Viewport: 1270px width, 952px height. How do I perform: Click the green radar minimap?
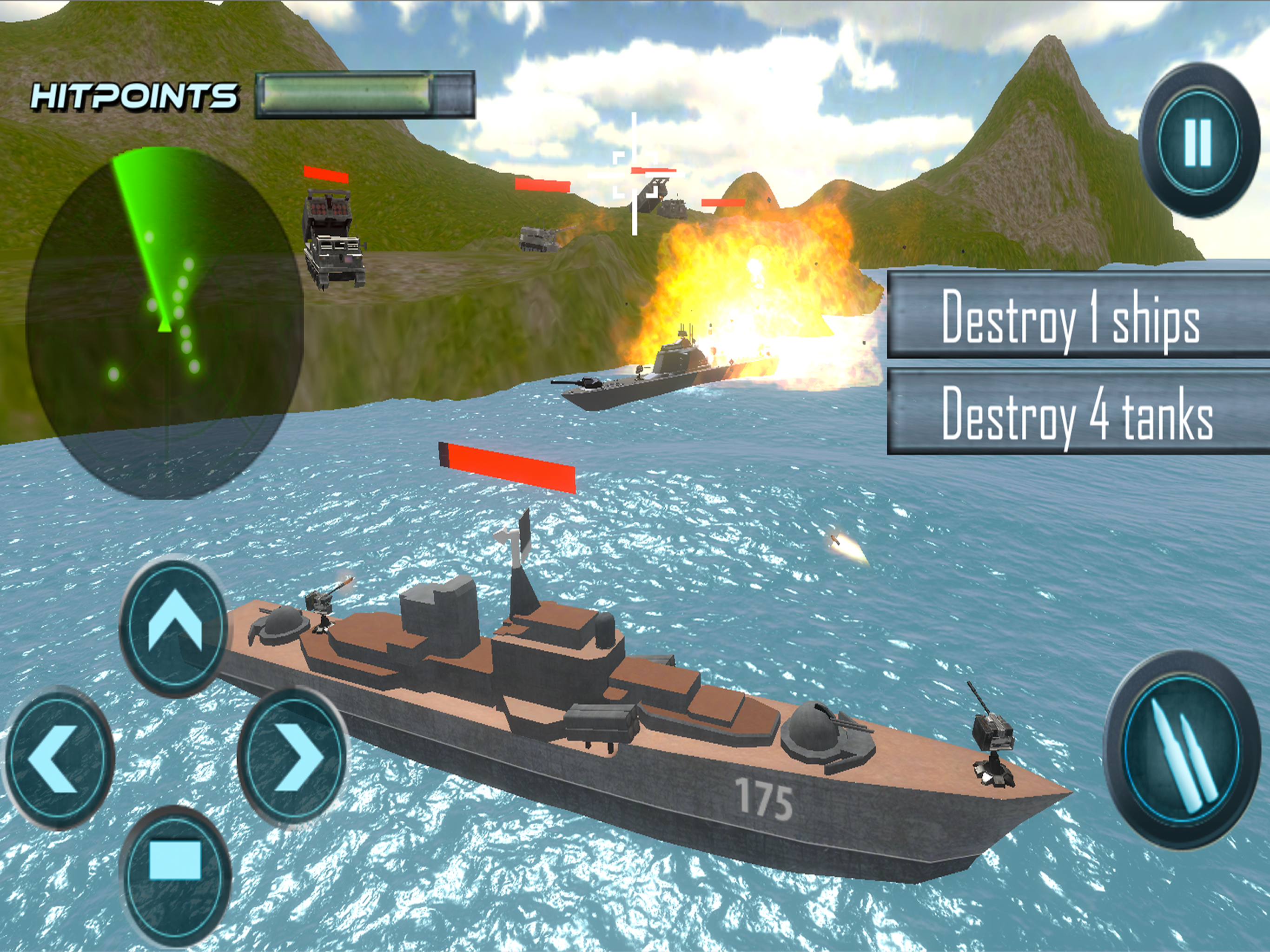click(165, 322)
